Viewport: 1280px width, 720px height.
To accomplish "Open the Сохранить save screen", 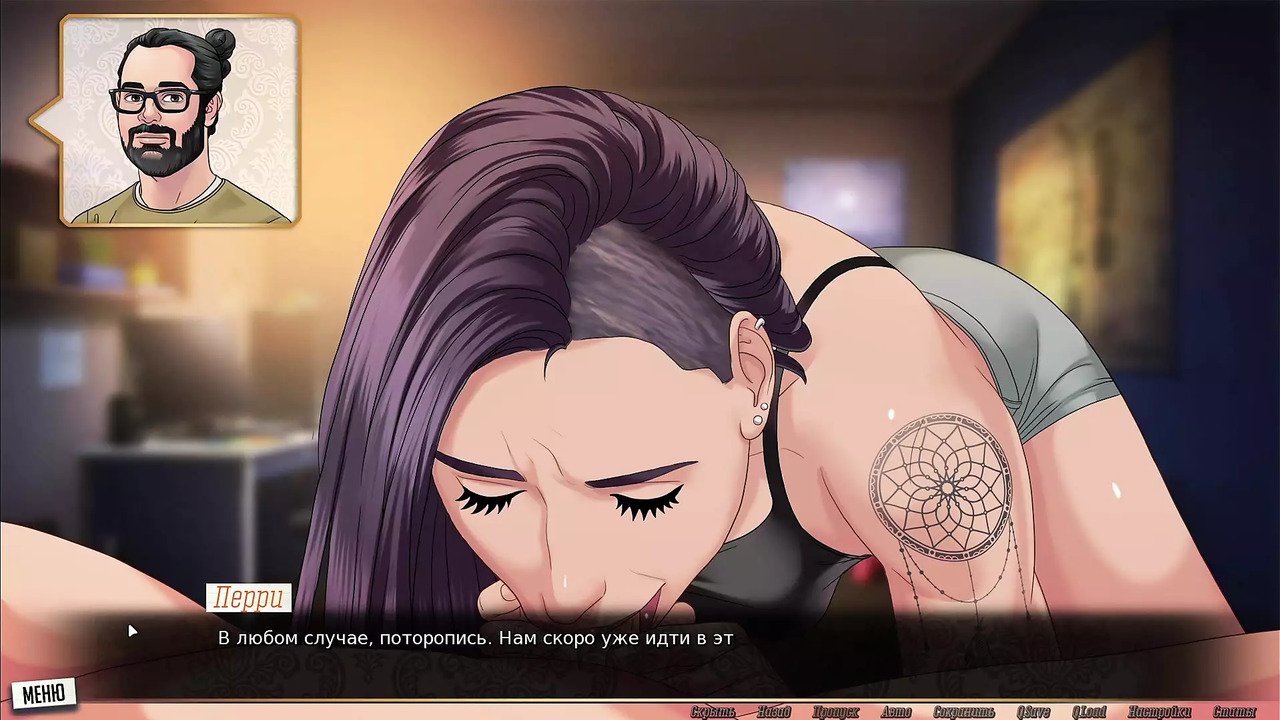I will point(964,712).
